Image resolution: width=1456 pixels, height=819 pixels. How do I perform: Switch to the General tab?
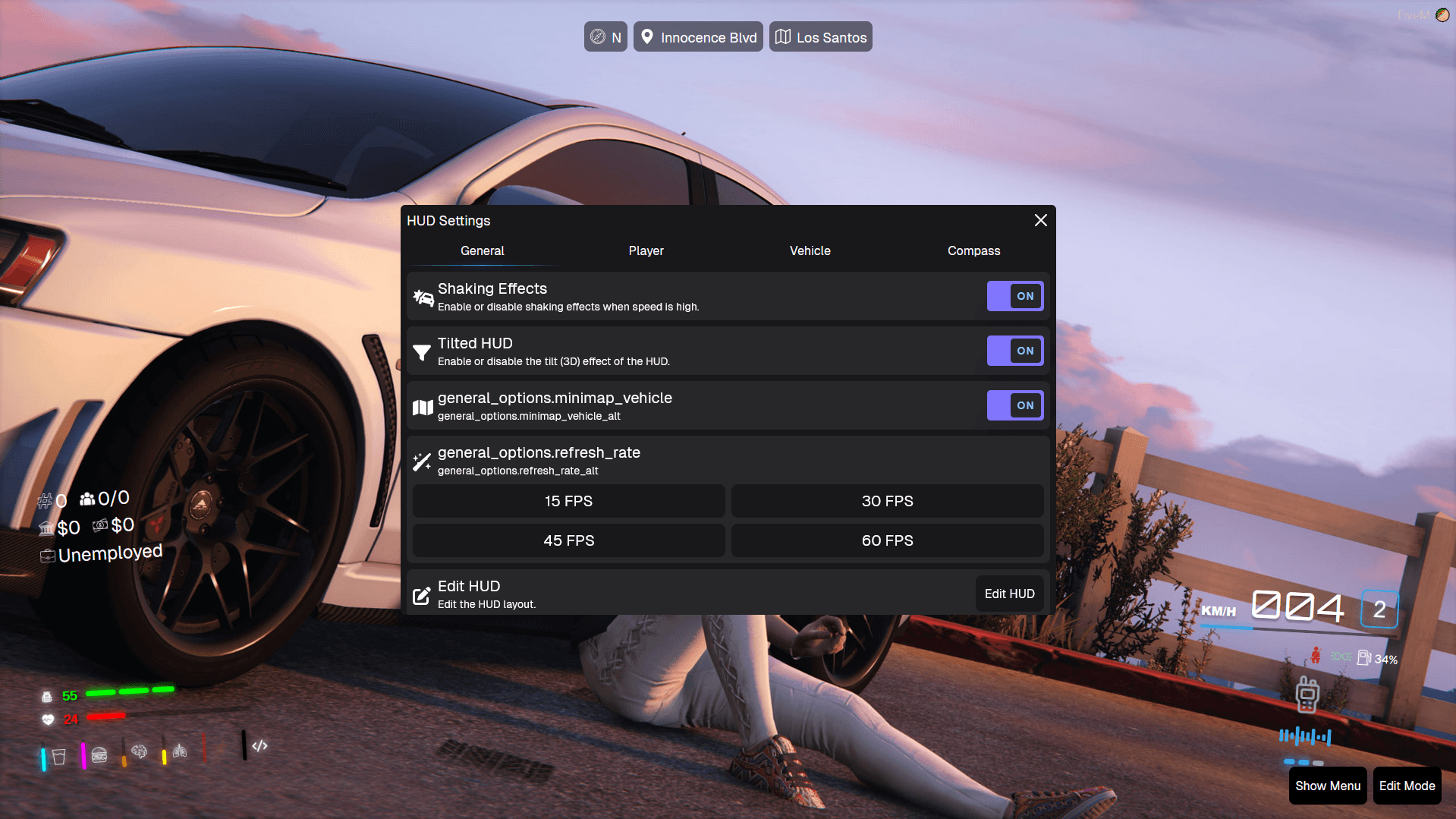pos(482,250)
